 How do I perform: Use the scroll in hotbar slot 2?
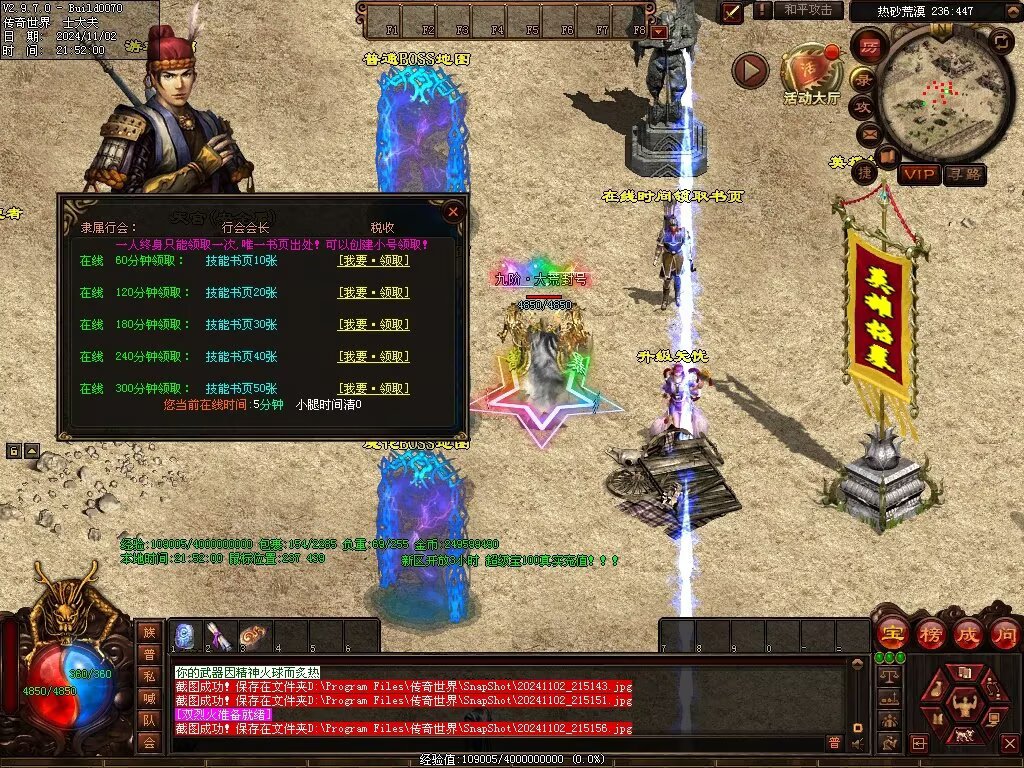click(x=220, y=636)
